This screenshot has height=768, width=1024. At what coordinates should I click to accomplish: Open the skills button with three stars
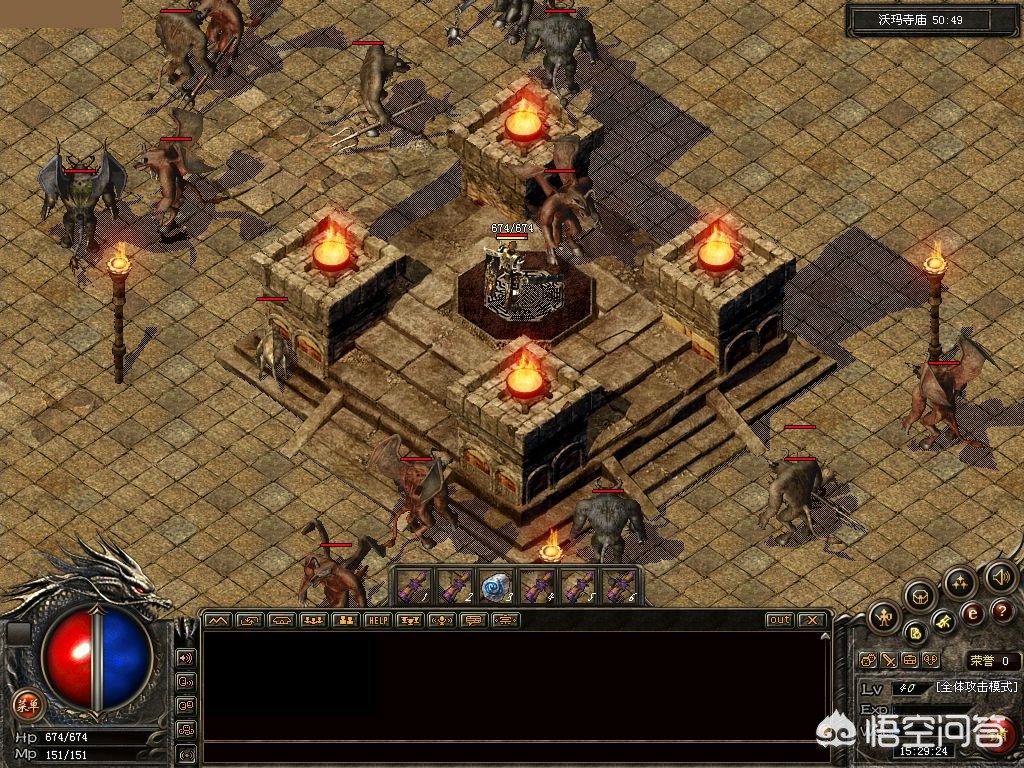(960, 581)
